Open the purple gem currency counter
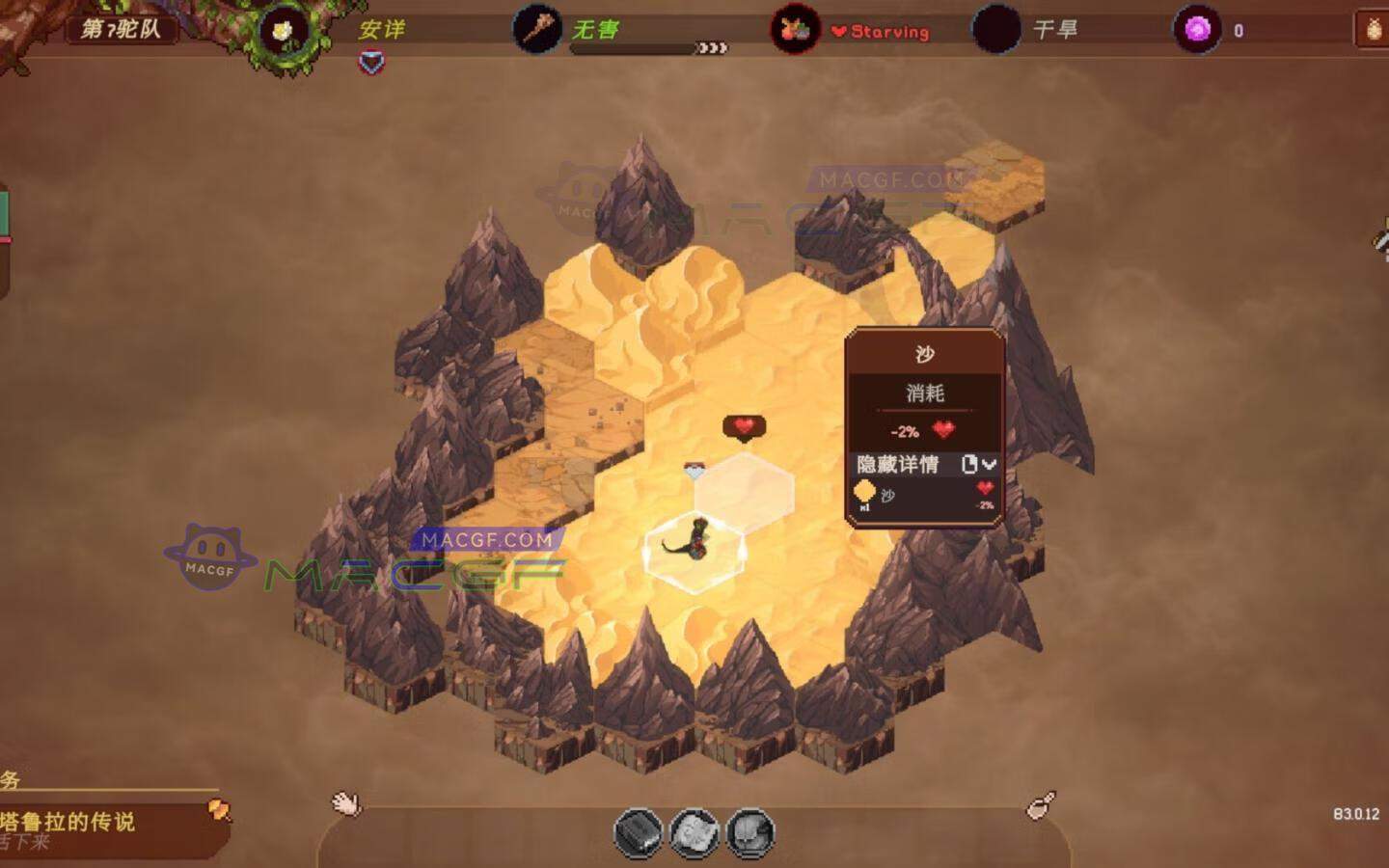This screenshot has width=1389, height=868. [x=1198, y=29]
